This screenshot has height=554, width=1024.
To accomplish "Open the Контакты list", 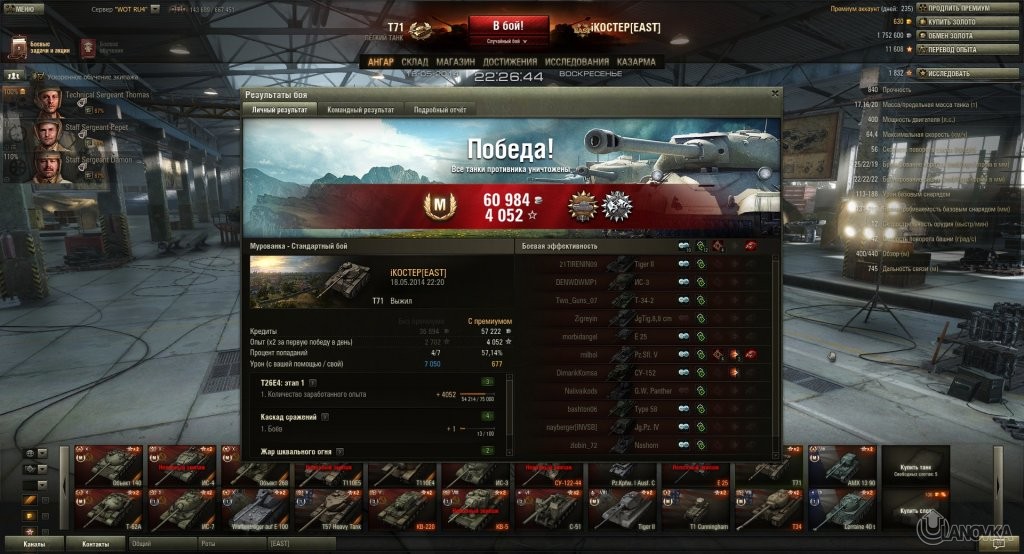I will pyautogui.click(x=96, y=542).
